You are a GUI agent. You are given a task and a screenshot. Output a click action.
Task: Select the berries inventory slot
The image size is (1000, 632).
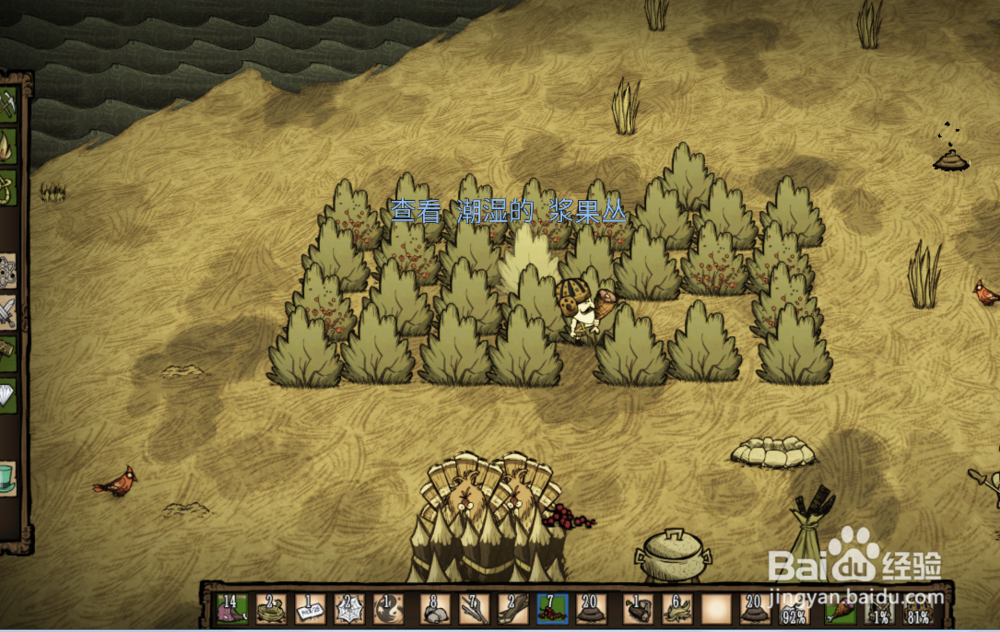tap(552, 608)
